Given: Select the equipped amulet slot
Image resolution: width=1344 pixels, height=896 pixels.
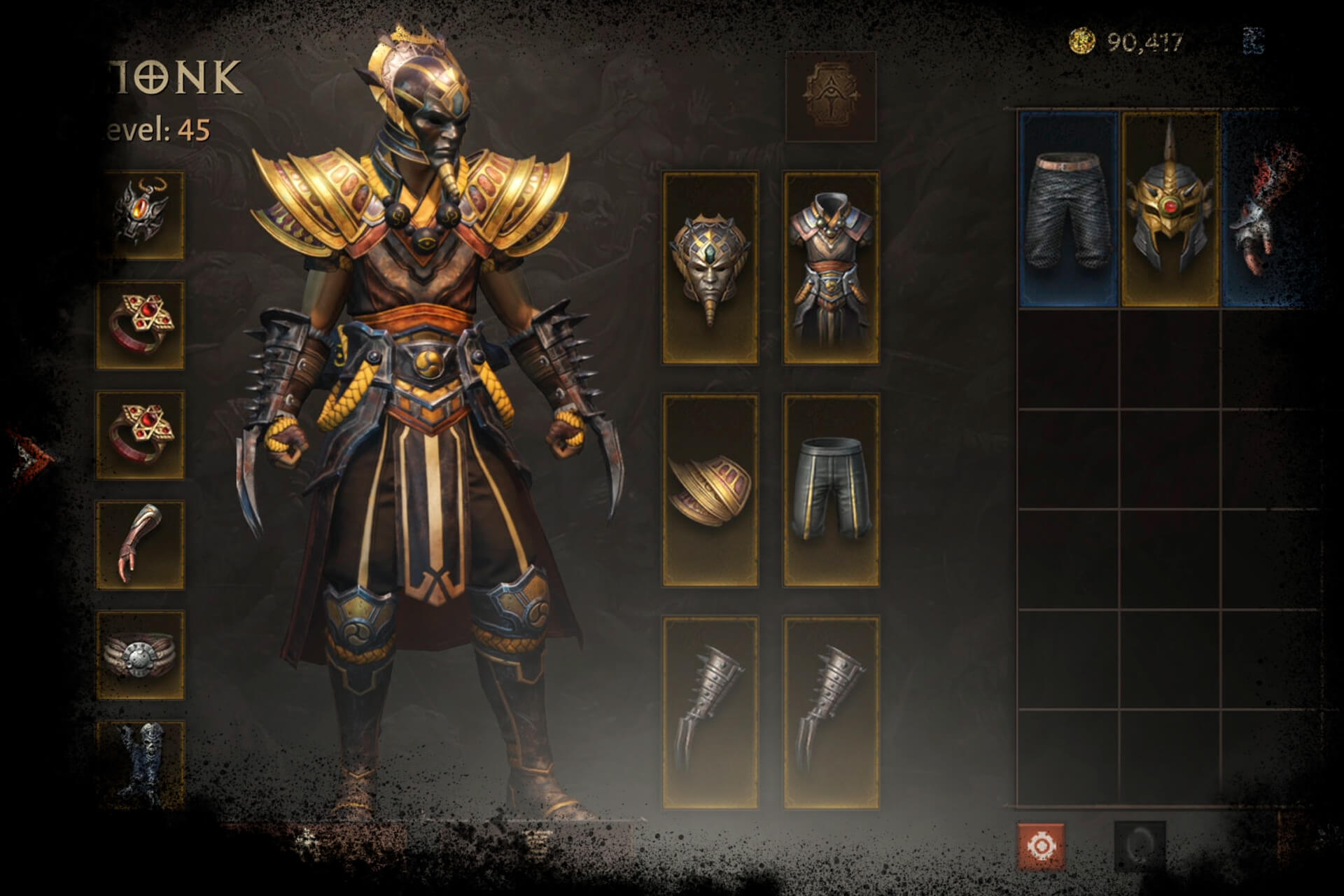Looking at the screenshot, I should tap(141, 216).
